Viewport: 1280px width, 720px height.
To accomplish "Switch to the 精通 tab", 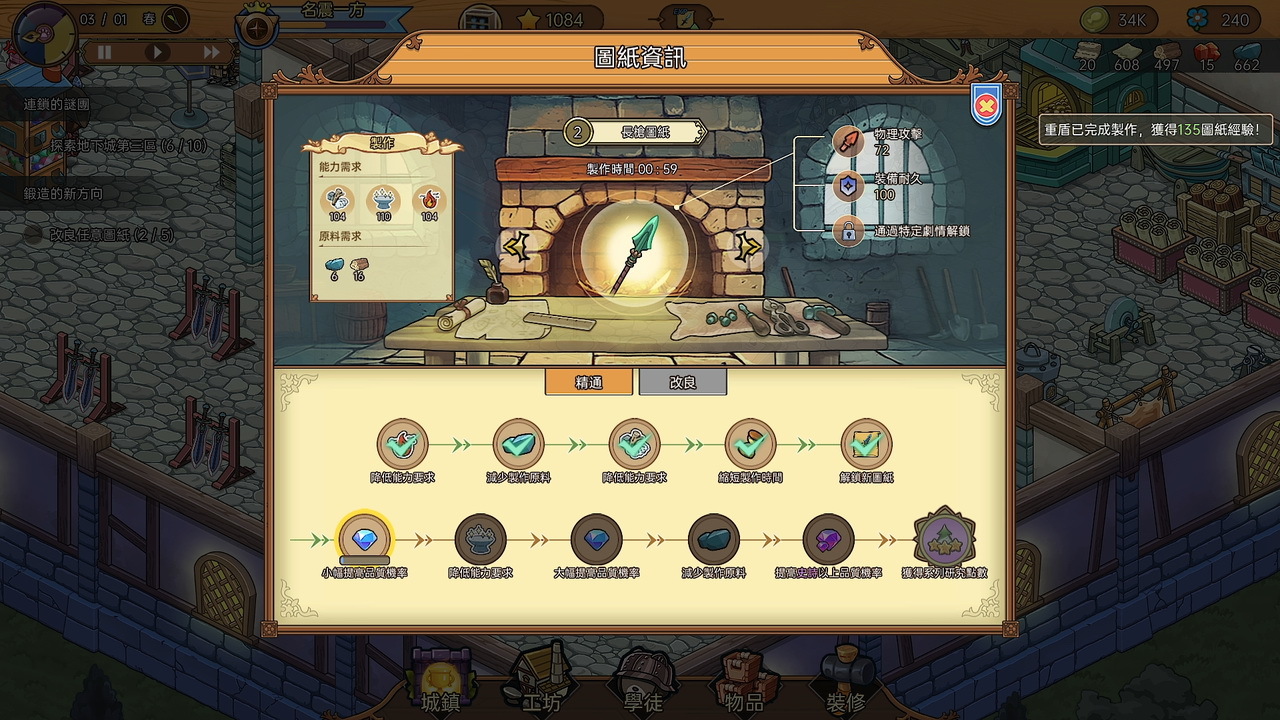I will point(588,382).
